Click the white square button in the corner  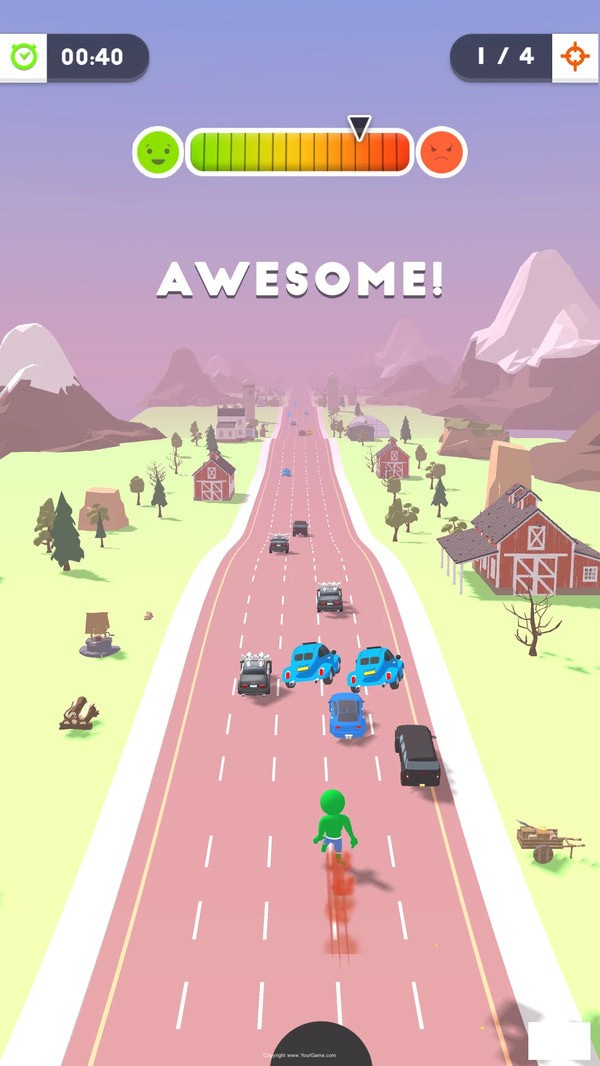[x=559, y=1041]
